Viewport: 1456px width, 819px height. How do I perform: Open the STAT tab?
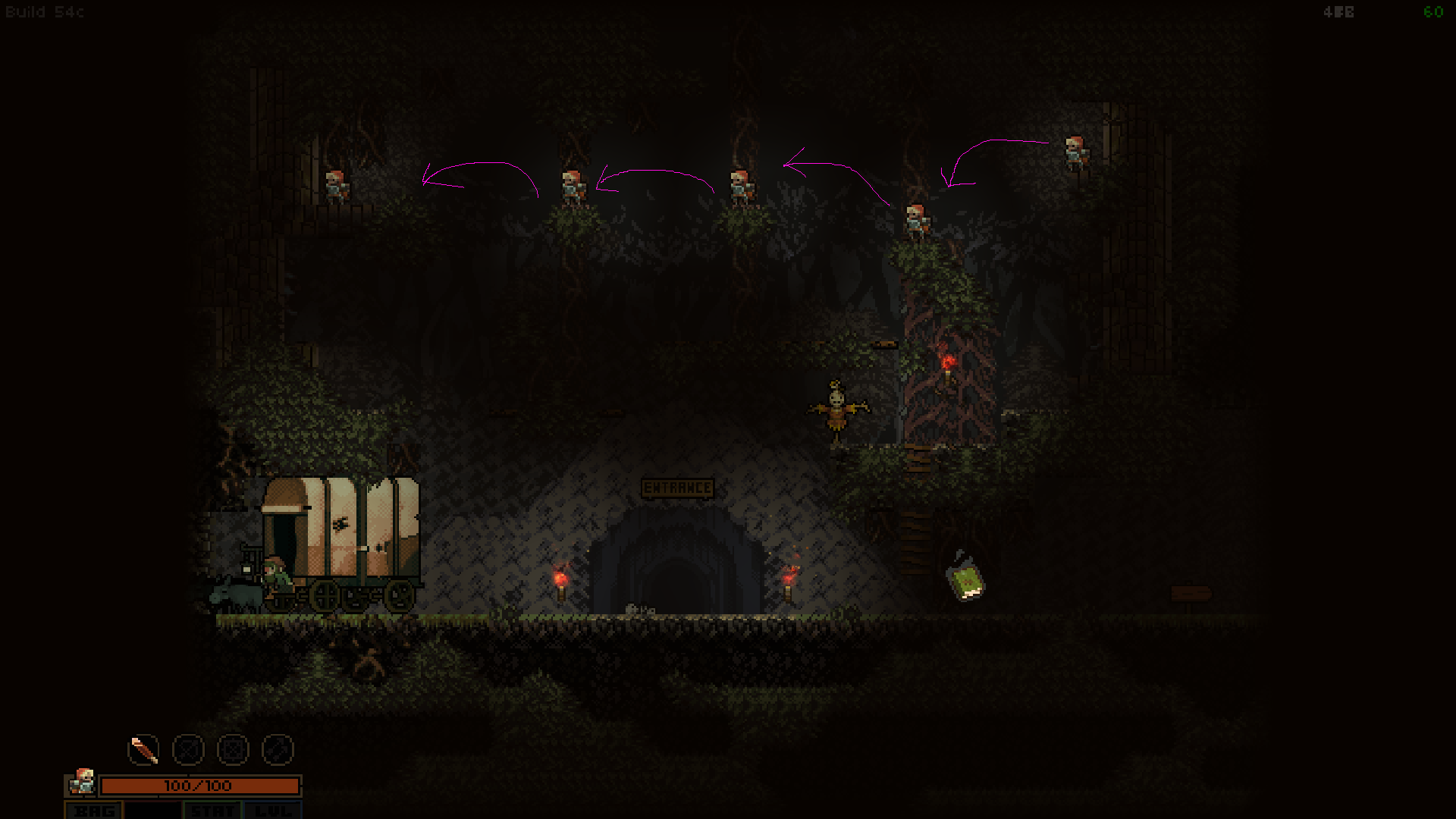pos(212,810)
